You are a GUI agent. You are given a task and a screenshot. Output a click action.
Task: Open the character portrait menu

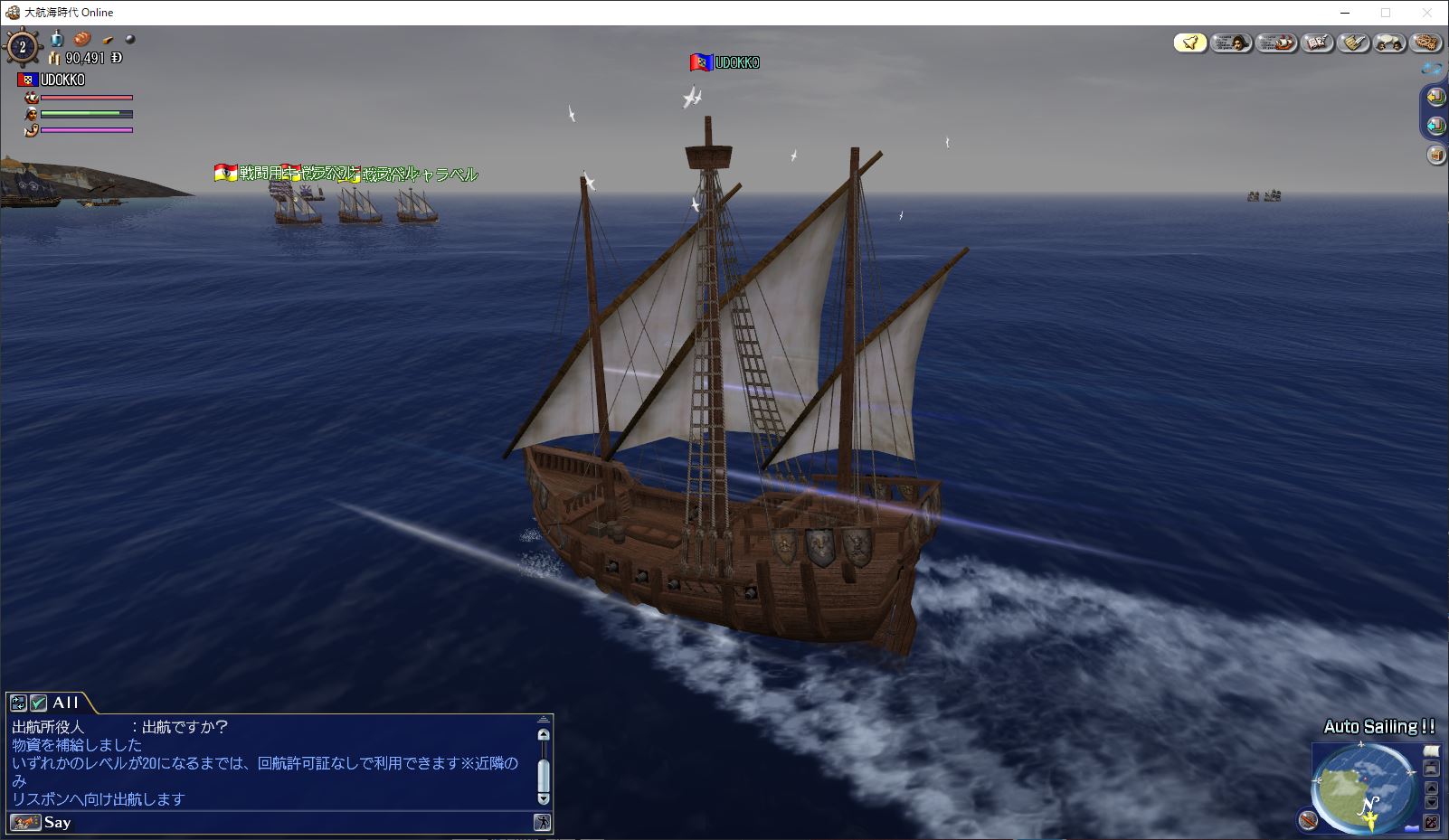click(1231, 42)
